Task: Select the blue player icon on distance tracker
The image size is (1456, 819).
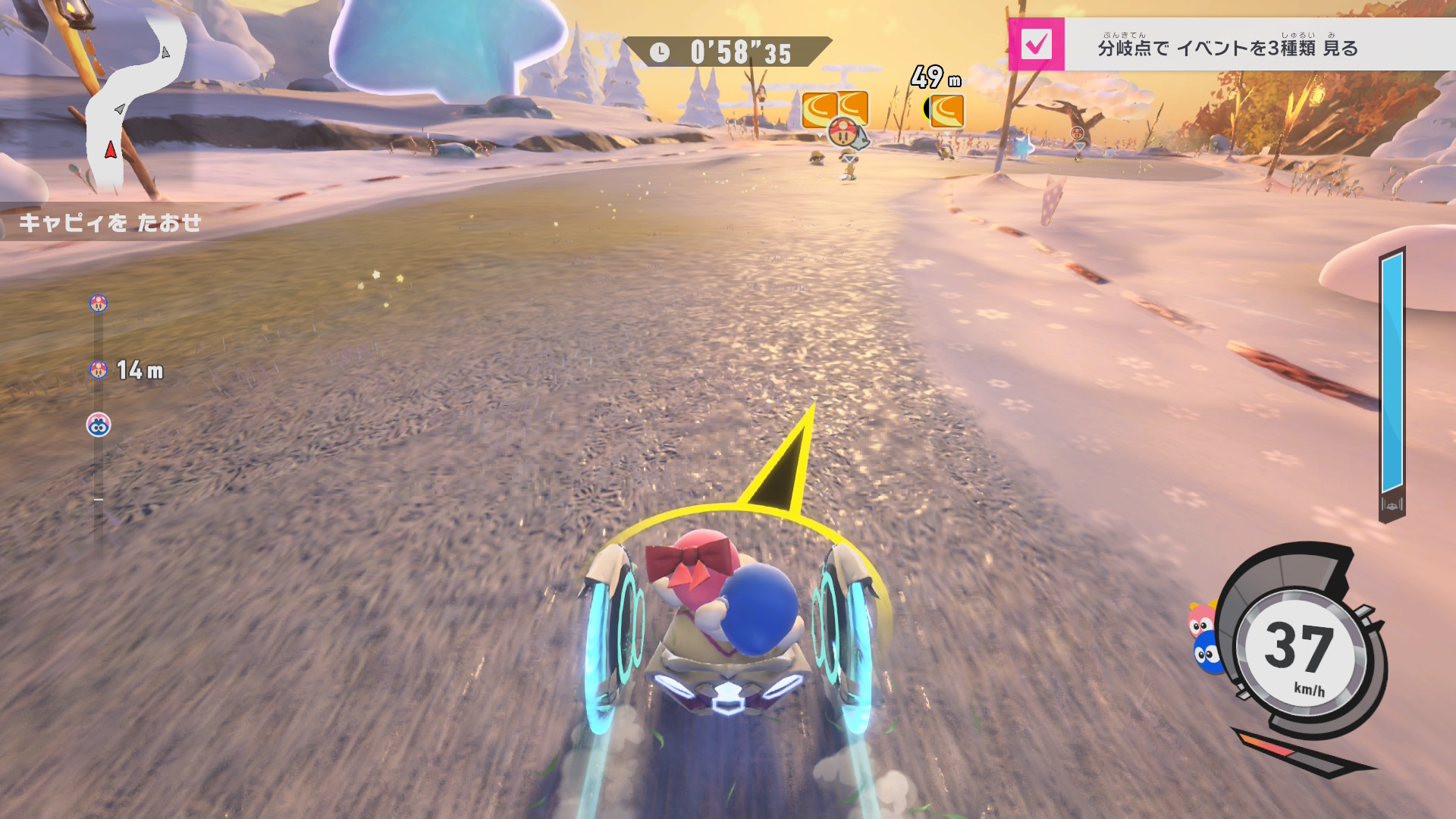Action: click(x=99, y=425)
